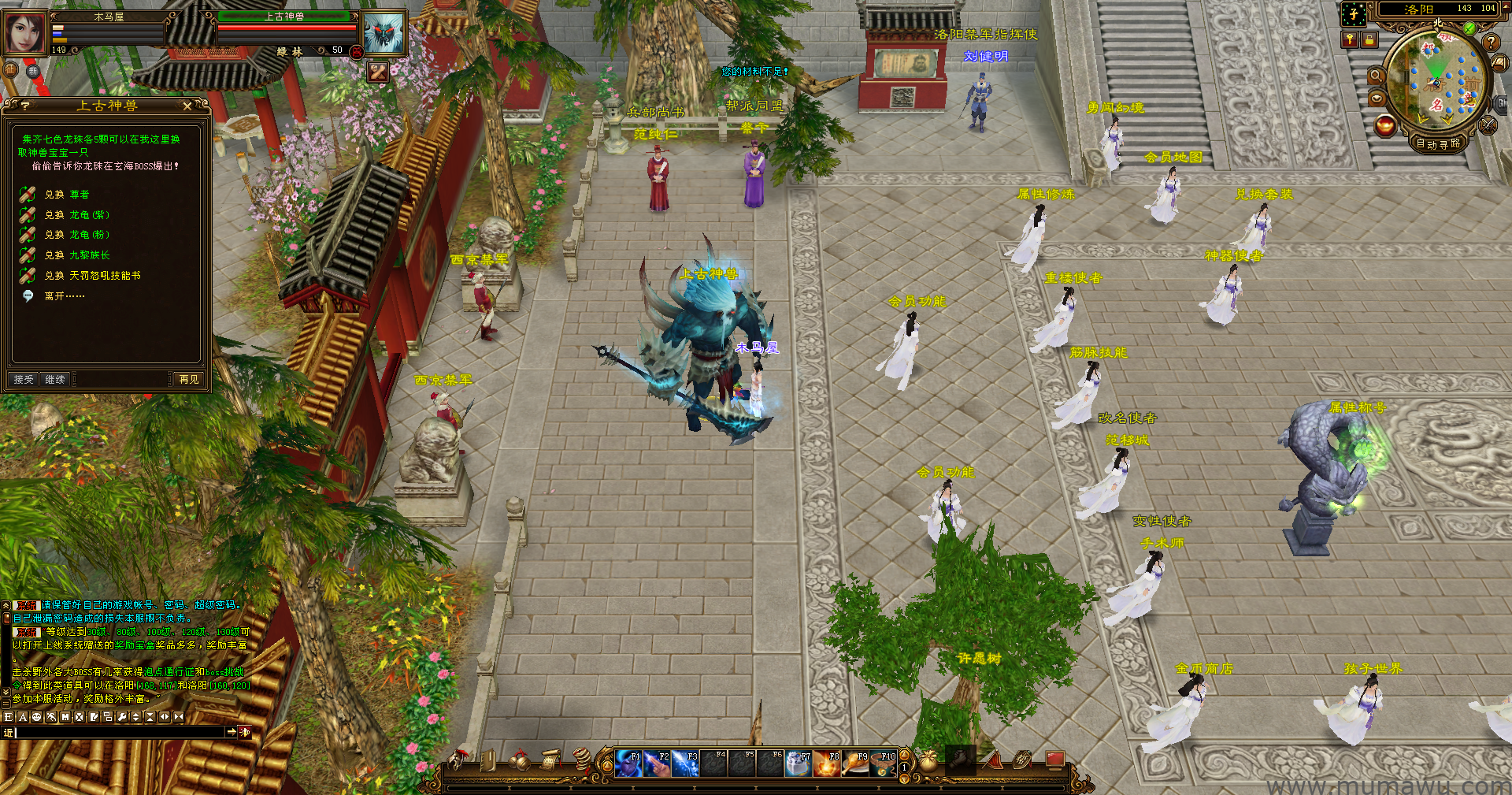This screenshot has height=795, width=1512.
Task: Choose the 兑换 九黎族长 option
Action: [77, 255]
